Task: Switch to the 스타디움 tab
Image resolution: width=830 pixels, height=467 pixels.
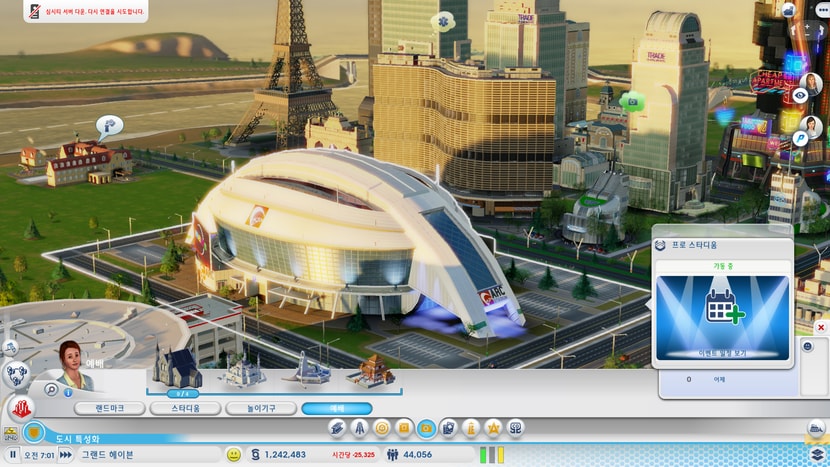Action: click(184, 408)
